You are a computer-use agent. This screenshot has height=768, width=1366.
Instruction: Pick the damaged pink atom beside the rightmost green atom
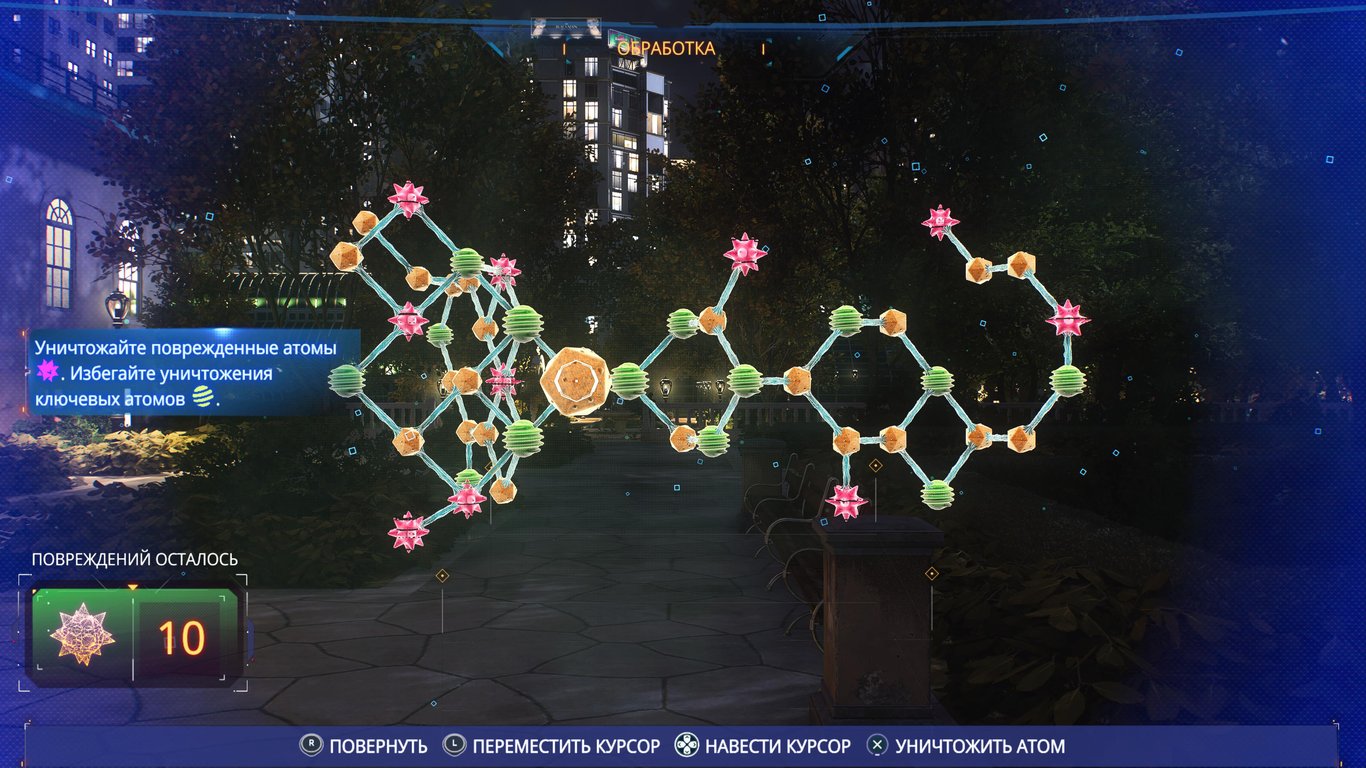coord(1067,319)
